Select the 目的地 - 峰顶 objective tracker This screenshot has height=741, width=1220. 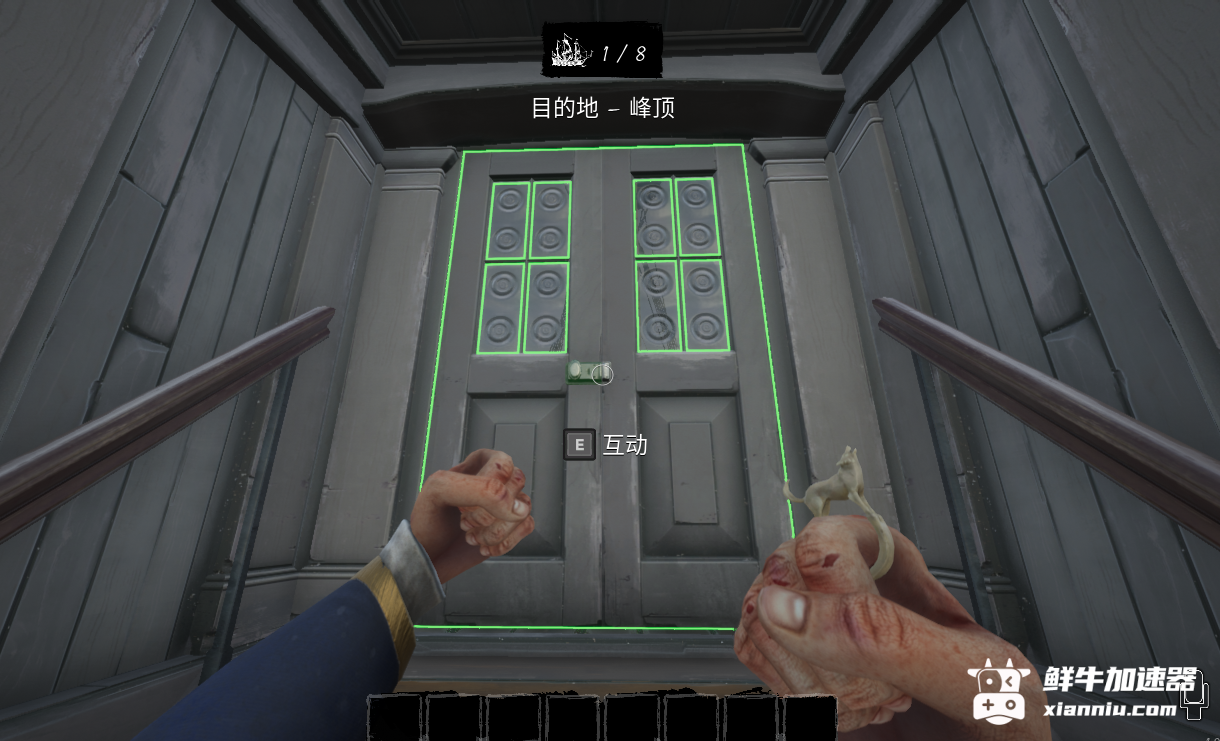603,108
